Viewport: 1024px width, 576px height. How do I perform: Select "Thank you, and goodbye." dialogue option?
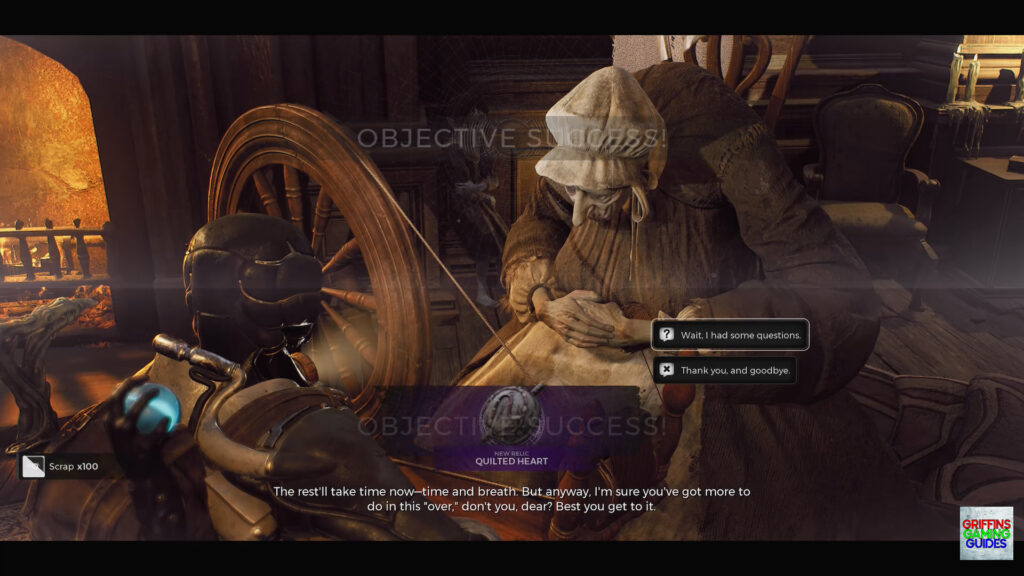click(725, 370)
